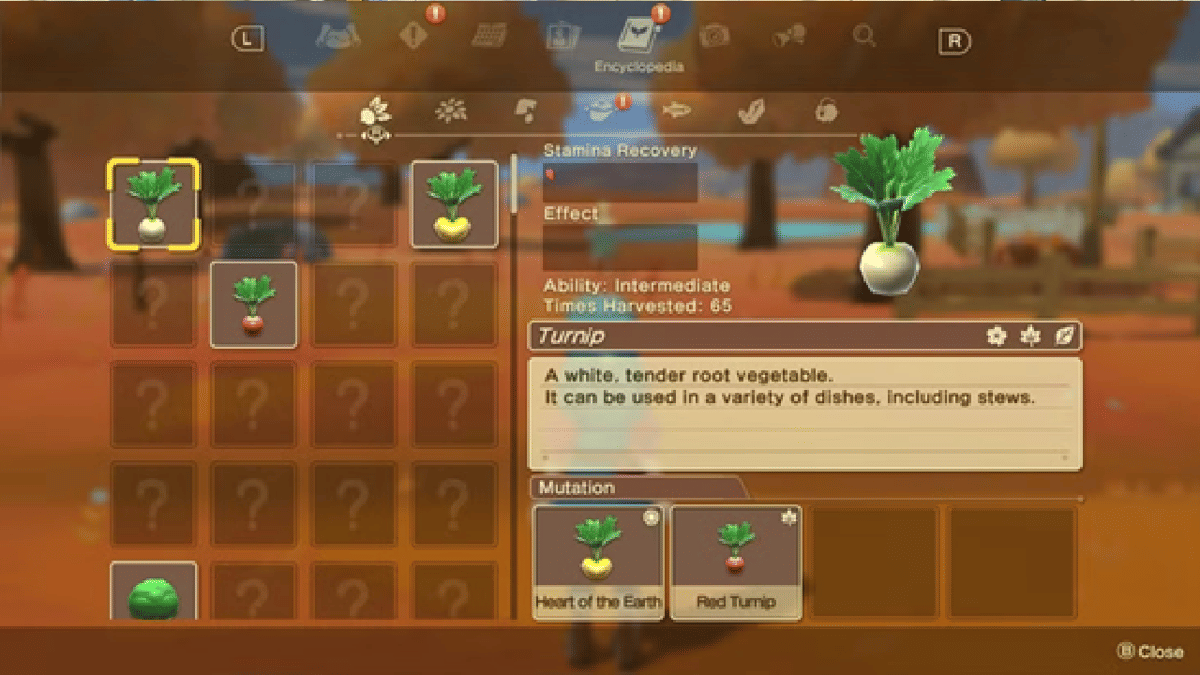Switch to the camera tab
Viewport: 1200px width, 675px height.
click(x=714, y=37)
